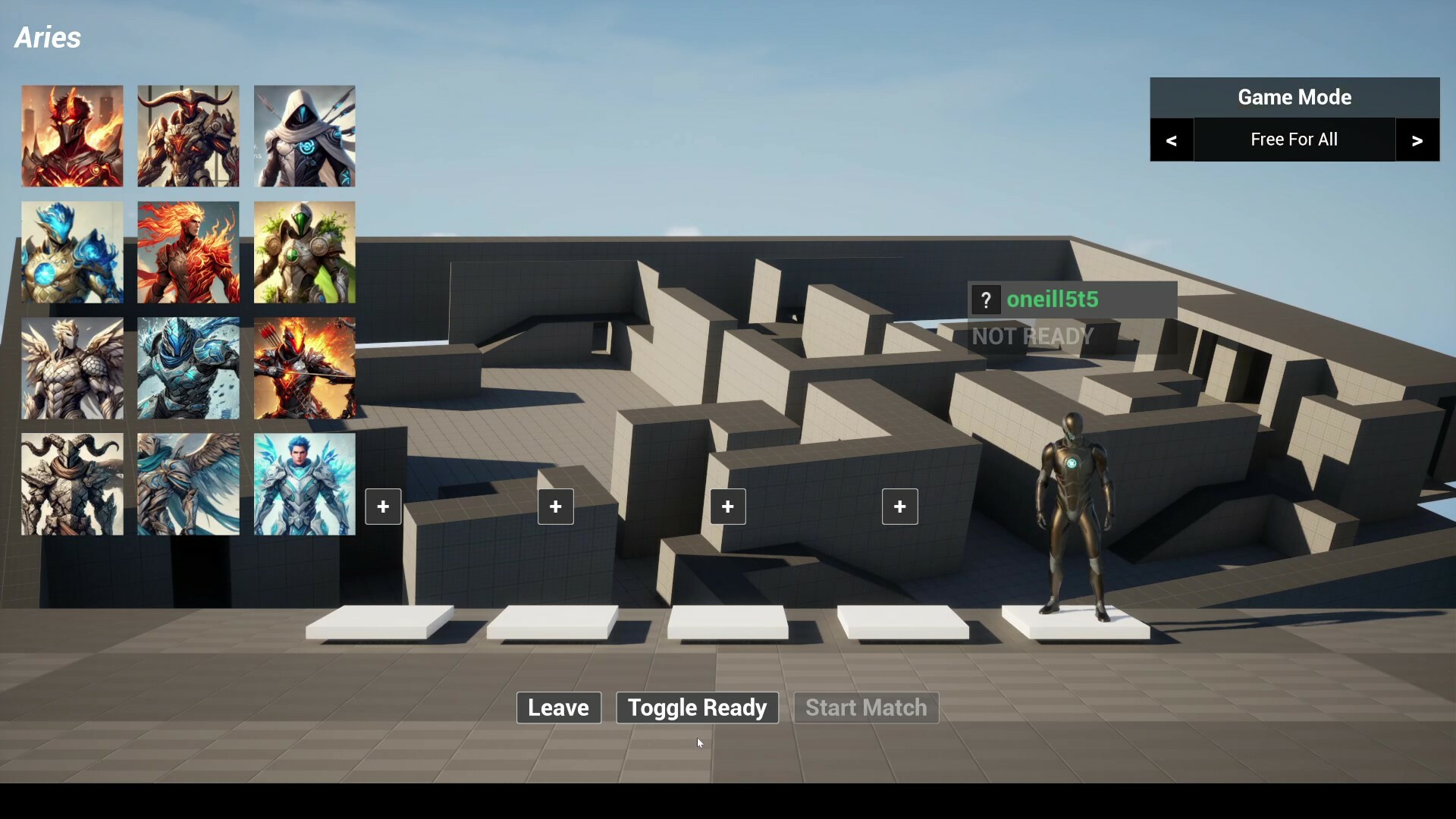Select the horned demon character
Screen dimensions: 1456x819
click(x=188, y=136)
